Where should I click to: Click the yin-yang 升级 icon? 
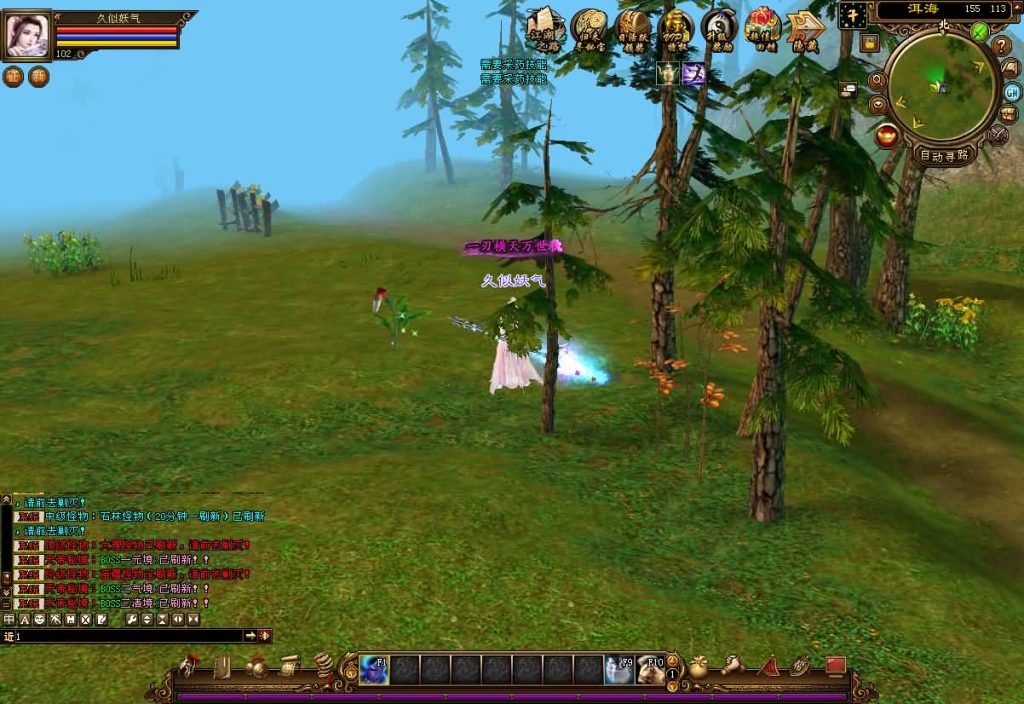pos(719,28)
